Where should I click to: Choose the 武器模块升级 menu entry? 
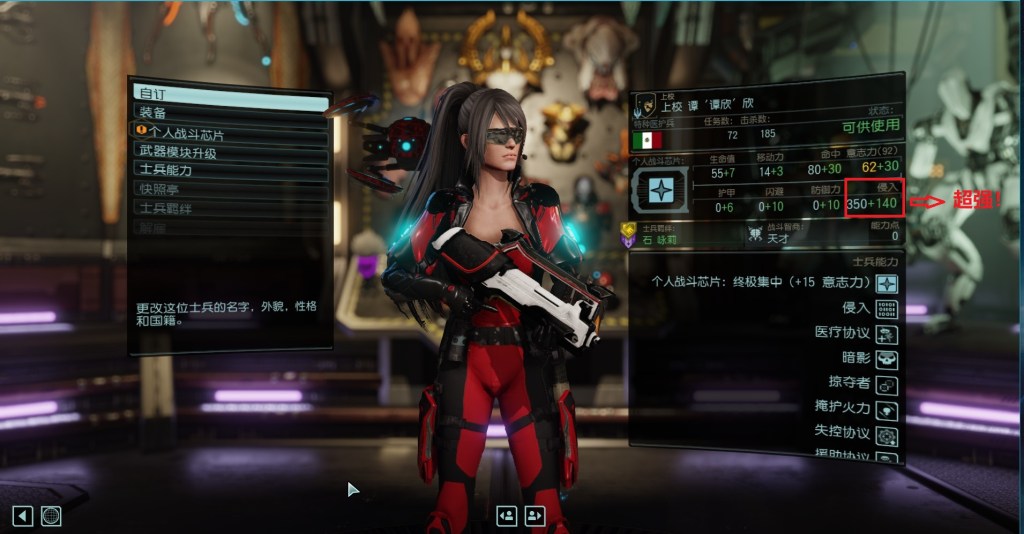click(x=230, y=151)
